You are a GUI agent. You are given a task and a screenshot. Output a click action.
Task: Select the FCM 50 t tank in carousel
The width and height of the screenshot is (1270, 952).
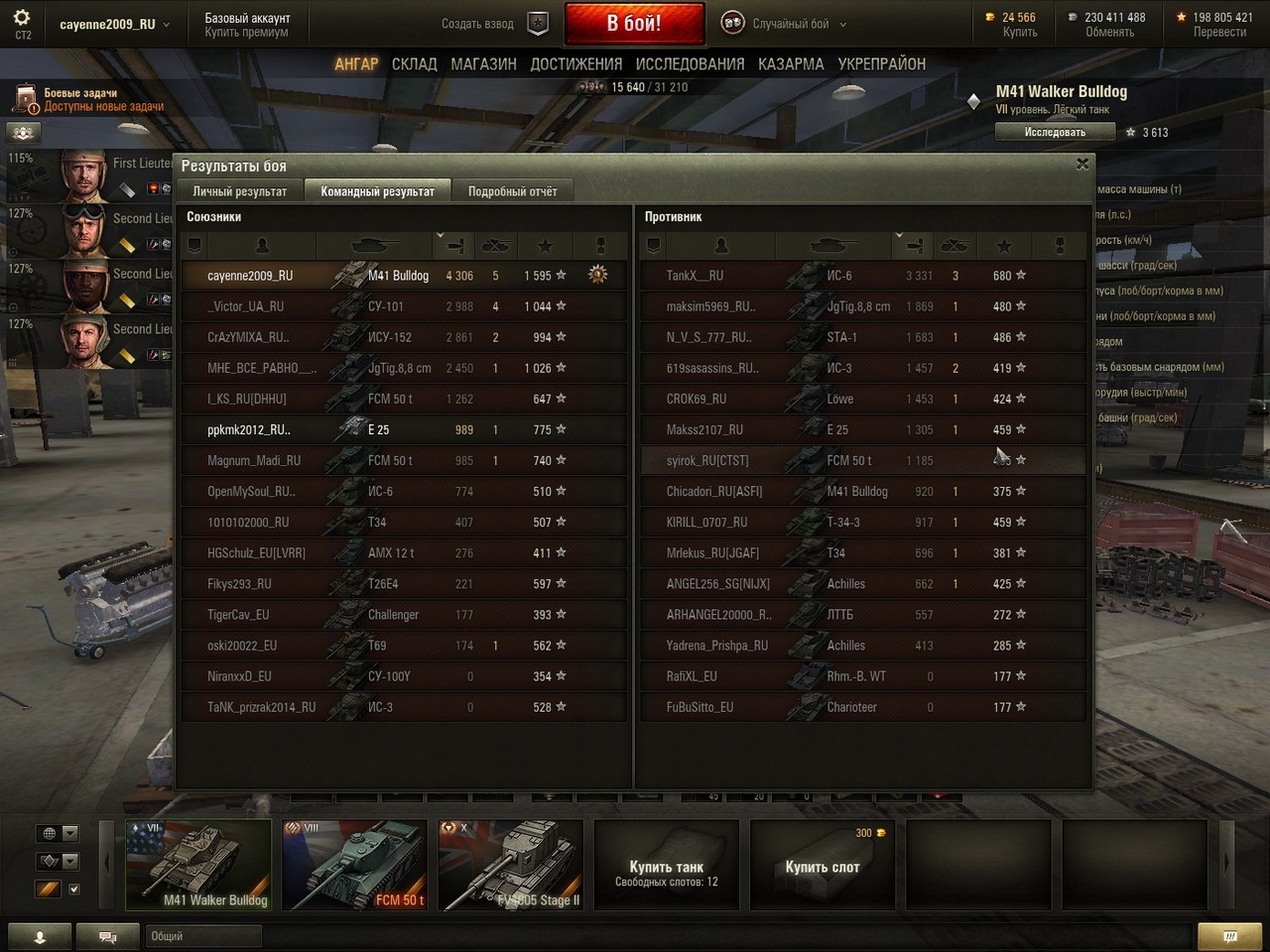(354, 864)
